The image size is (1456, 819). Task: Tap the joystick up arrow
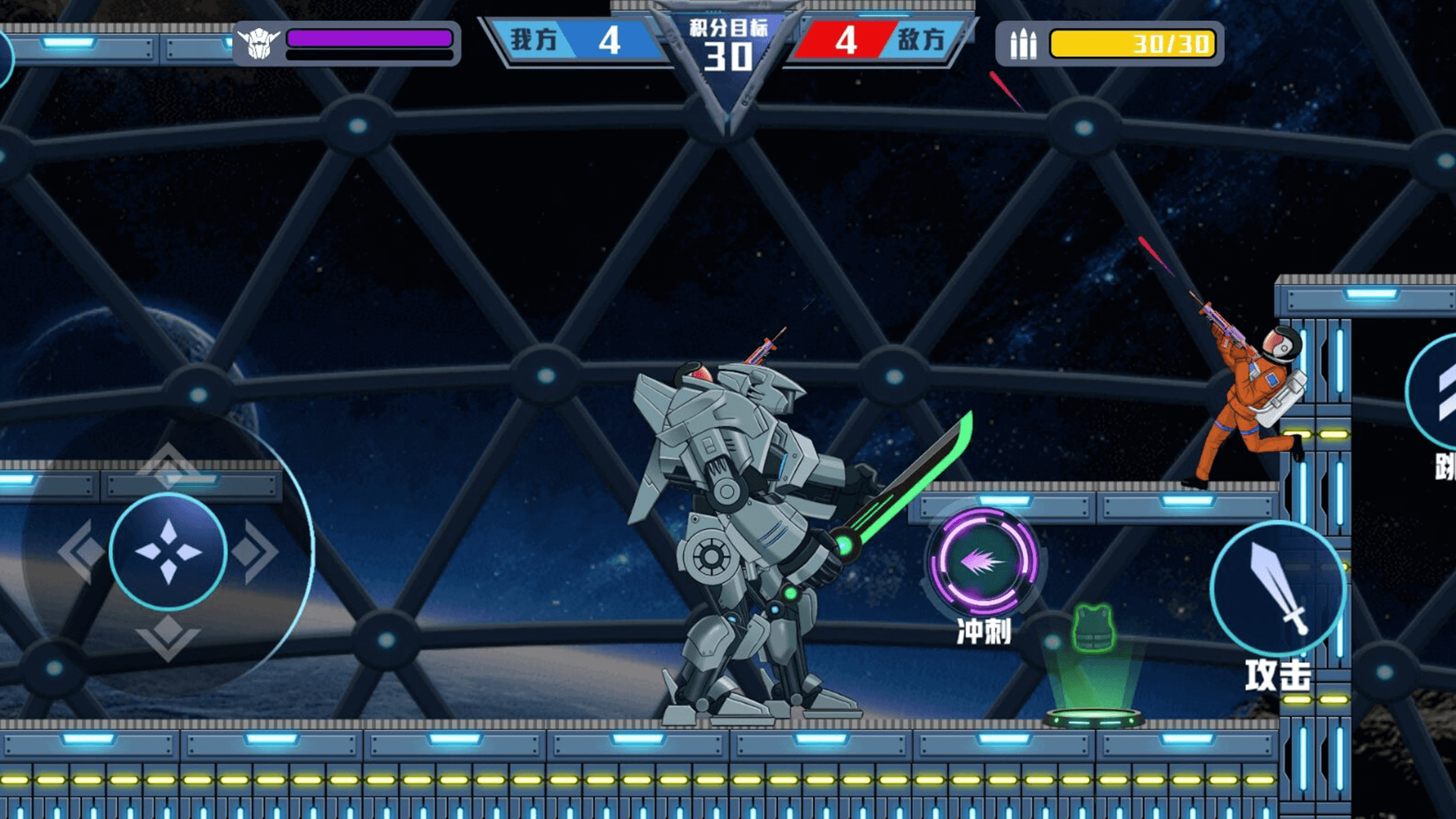coord(168,464)
